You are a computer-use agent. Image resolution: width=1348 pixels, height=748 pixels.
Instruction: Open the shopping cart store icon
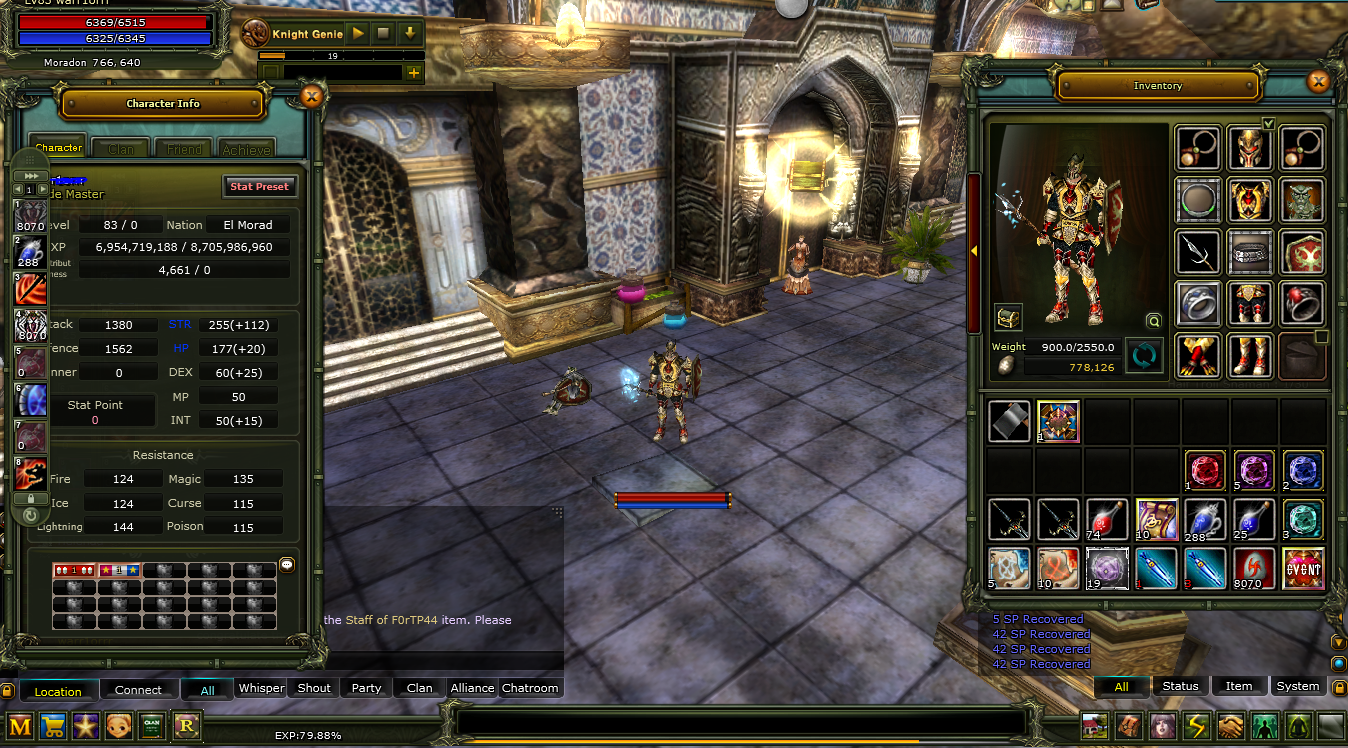(53, 726)
